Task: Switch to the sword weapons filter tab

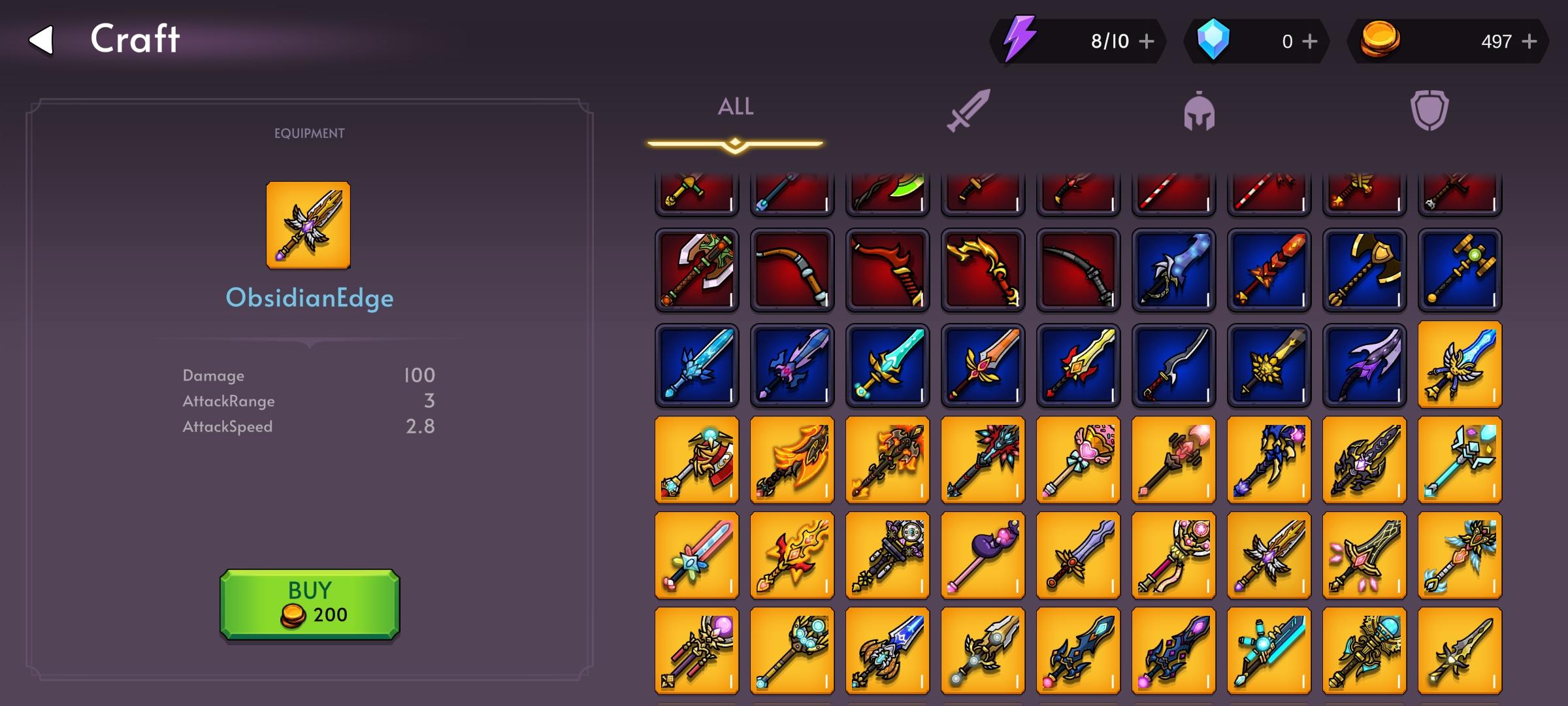Action: coord(970,111)
